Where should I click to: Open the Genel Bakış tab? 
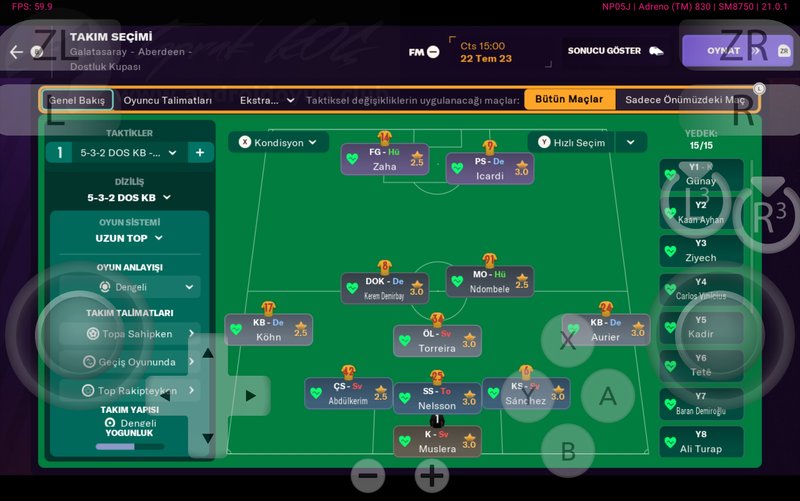77,100
